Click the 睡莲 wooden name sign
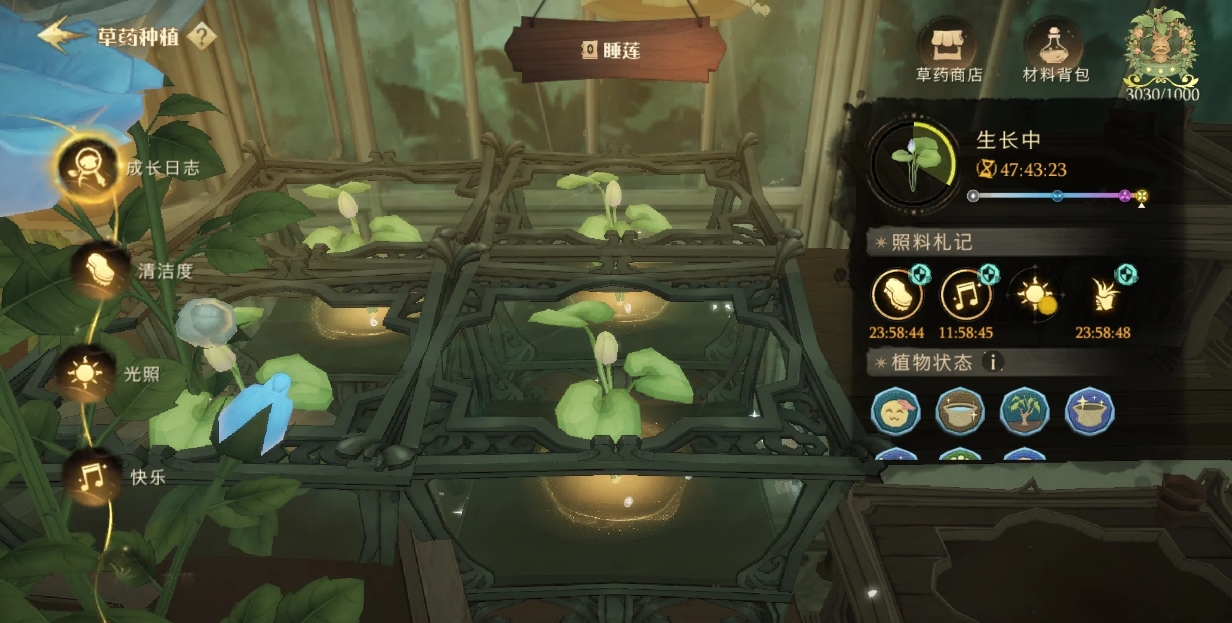This screenshot has height=623, width=1232. click(613, 48)
